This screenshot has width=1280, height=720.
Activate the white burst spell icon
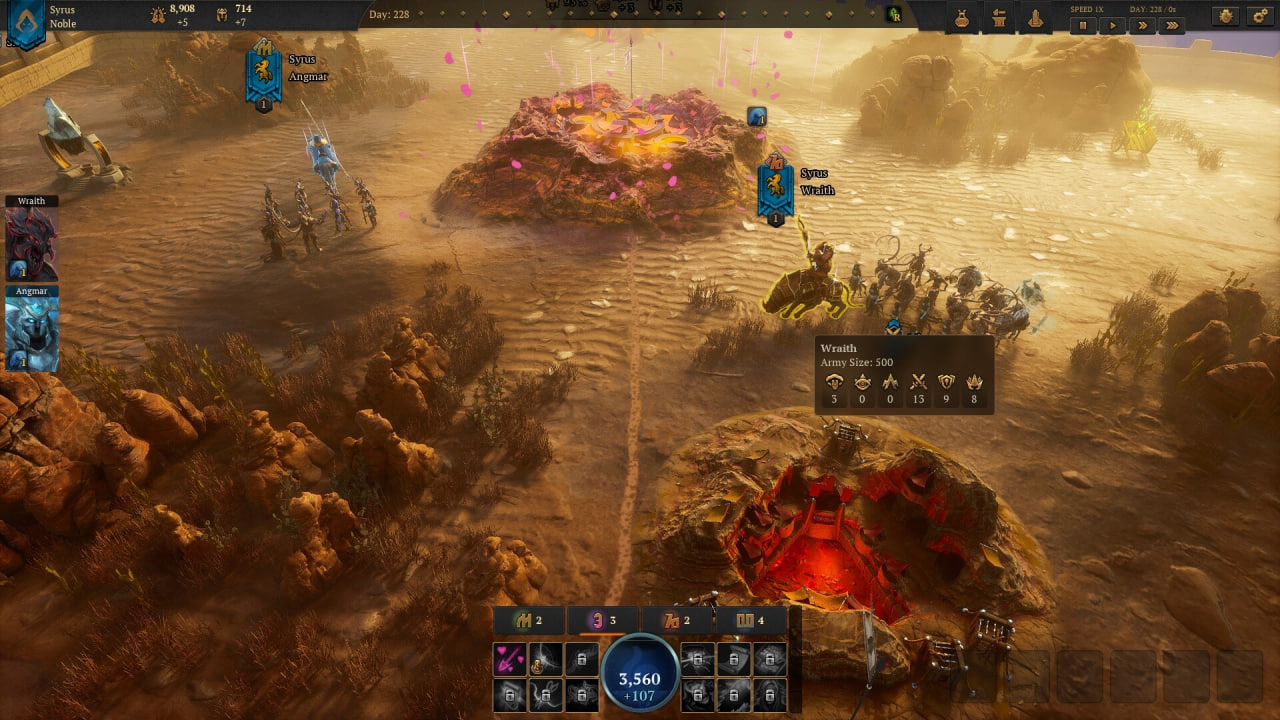pyautogui.click(x=546, y=658)
